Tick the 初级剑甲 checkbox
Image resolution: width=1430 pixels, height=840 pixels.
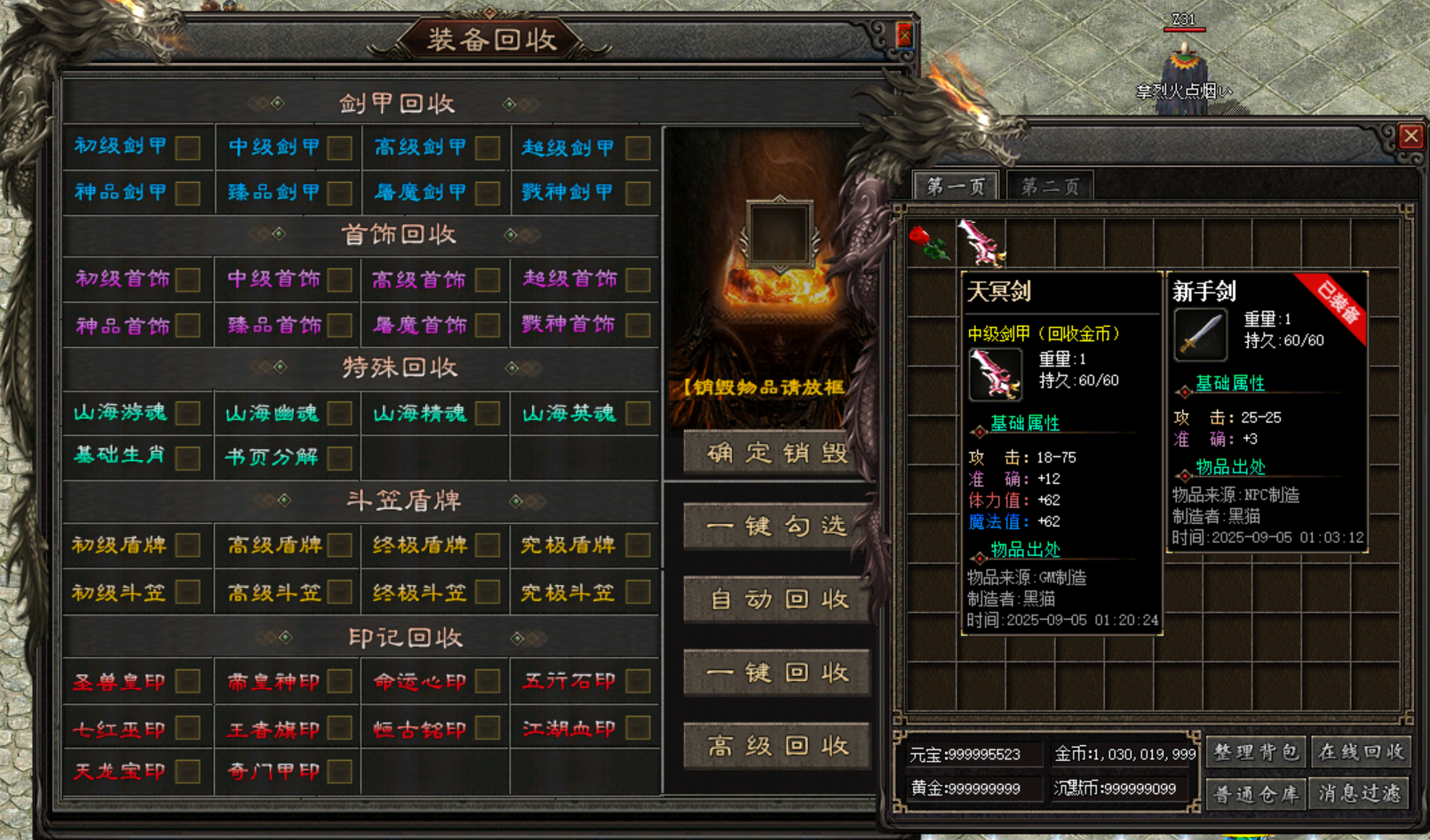click(x=187, y=147)
